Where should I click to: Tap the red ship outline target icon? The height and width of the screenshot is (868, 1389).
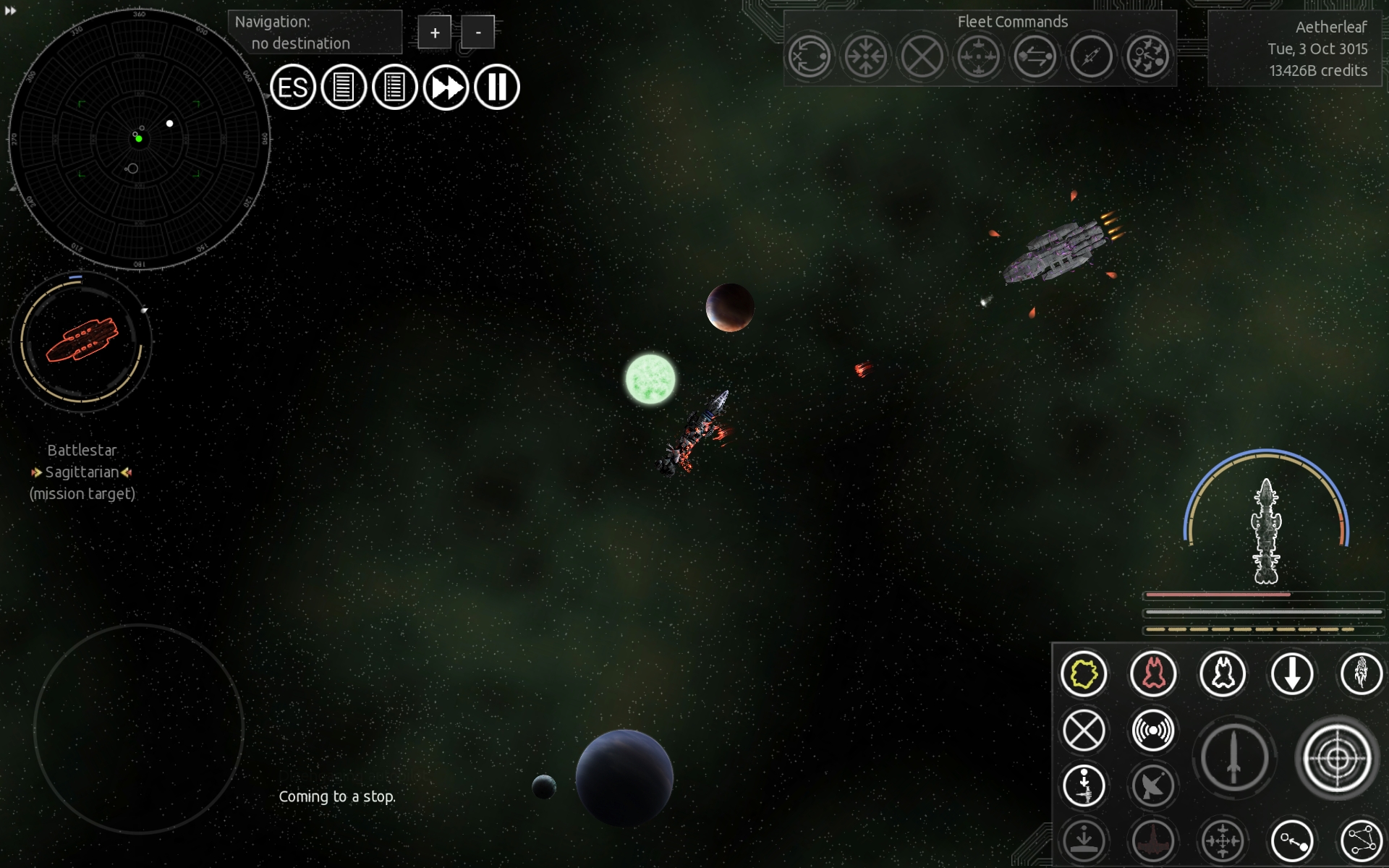click(1153, 674)
